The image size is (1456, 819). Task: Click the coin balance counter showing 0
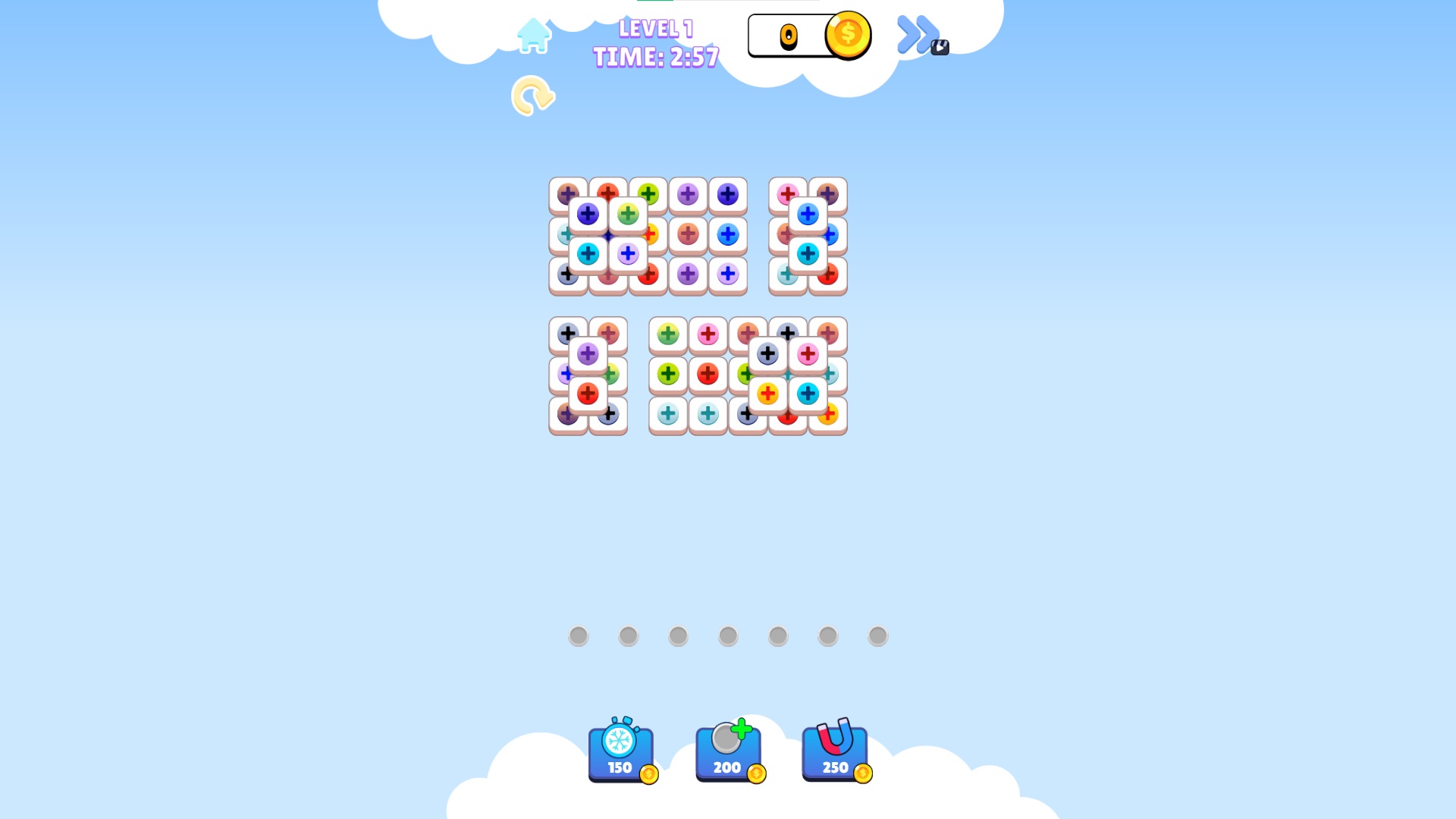point(789,36)
